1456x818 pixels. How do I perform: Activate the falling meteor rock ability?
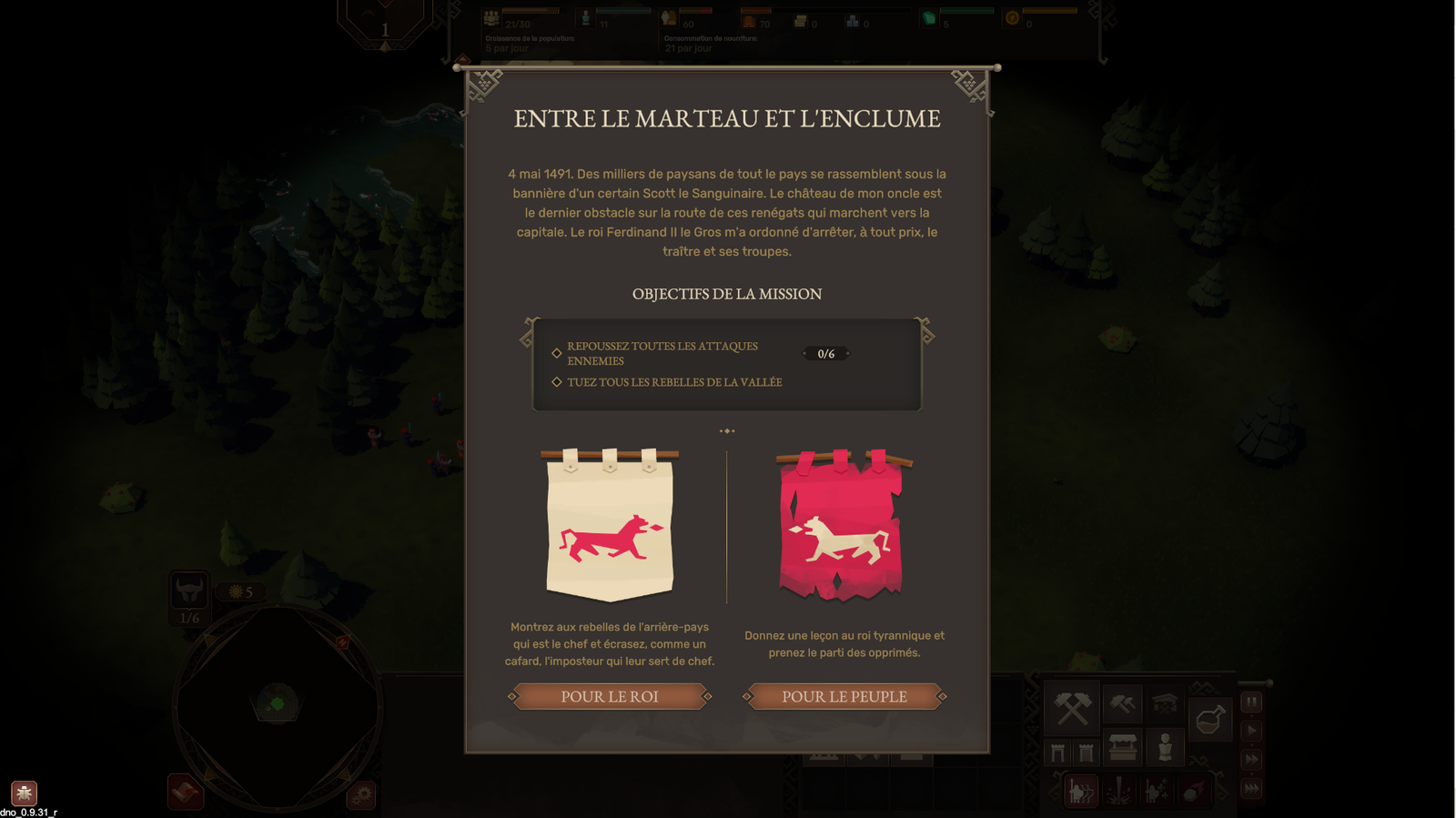[x=1195, y=792]
